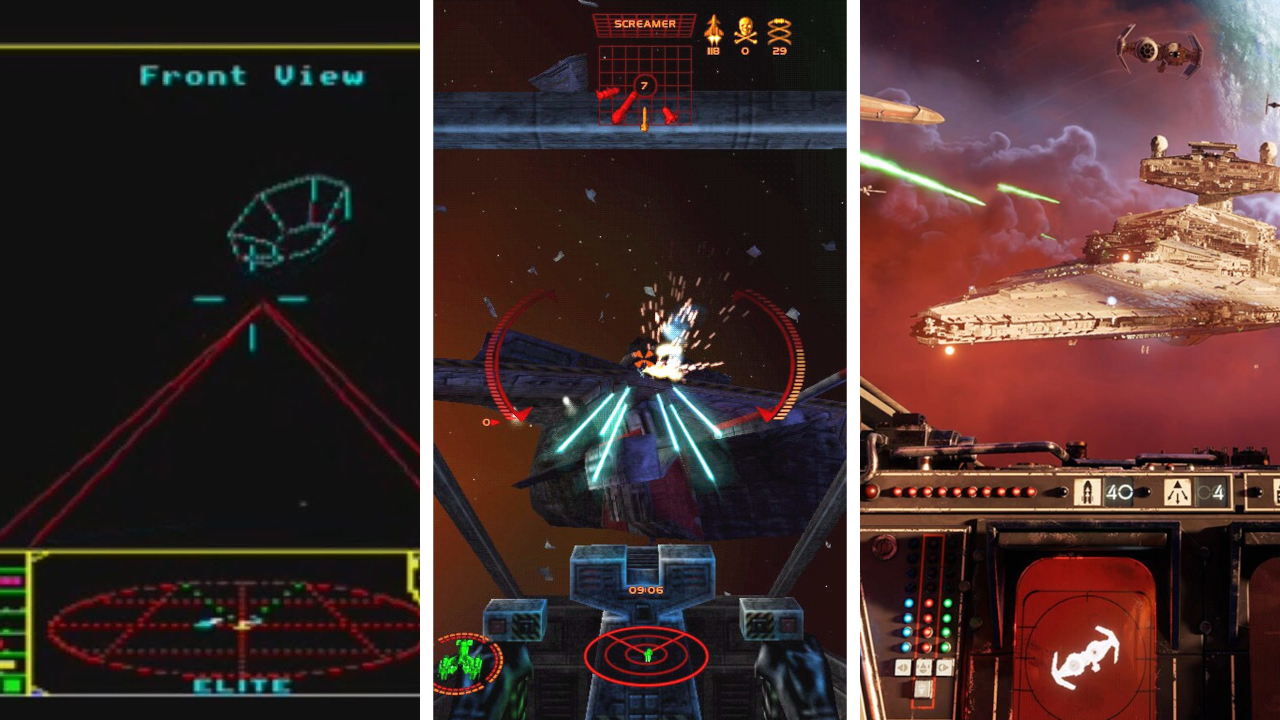Select the missile count icon showing 118

pyautogui.click(x=713, y=30)
